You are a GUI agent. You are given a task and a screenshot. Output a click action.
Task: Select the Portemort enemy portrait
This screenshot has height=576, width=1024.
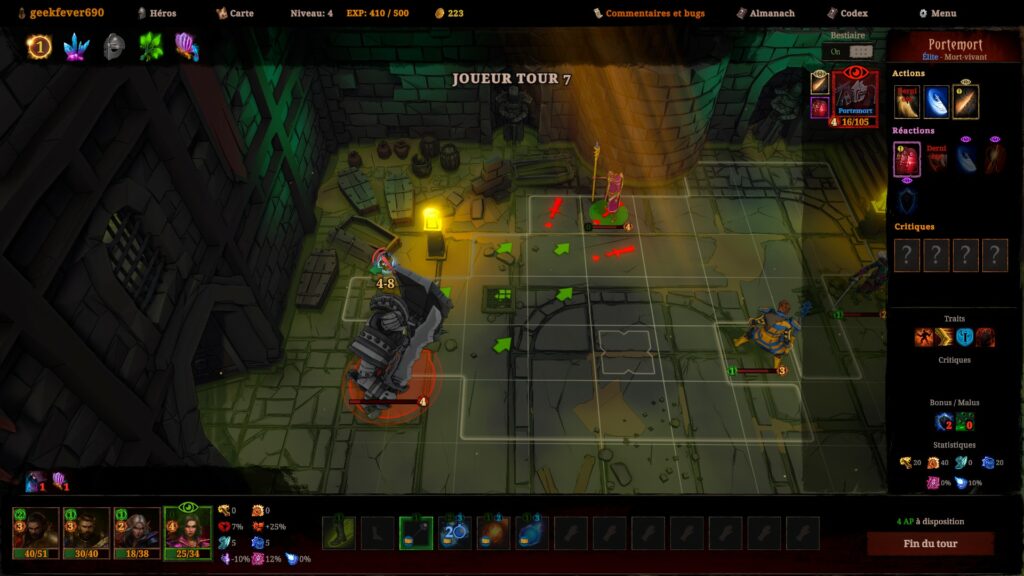click(x=853, y=97)
